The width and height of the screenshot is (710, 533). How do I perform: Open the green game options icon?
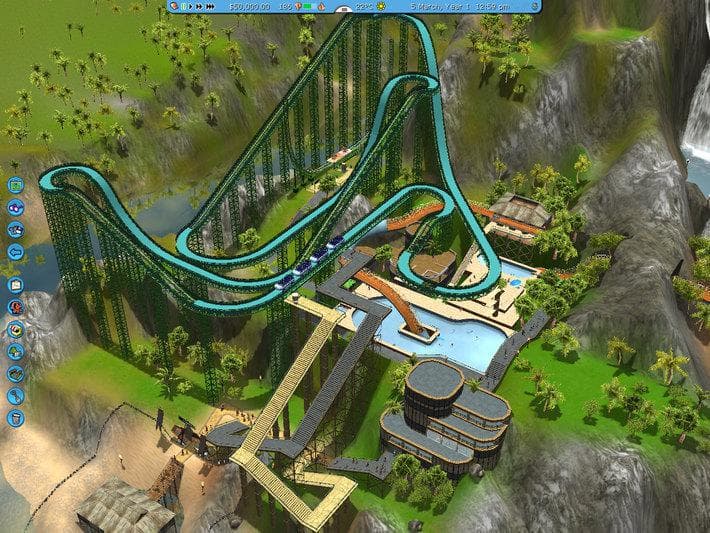15,186
